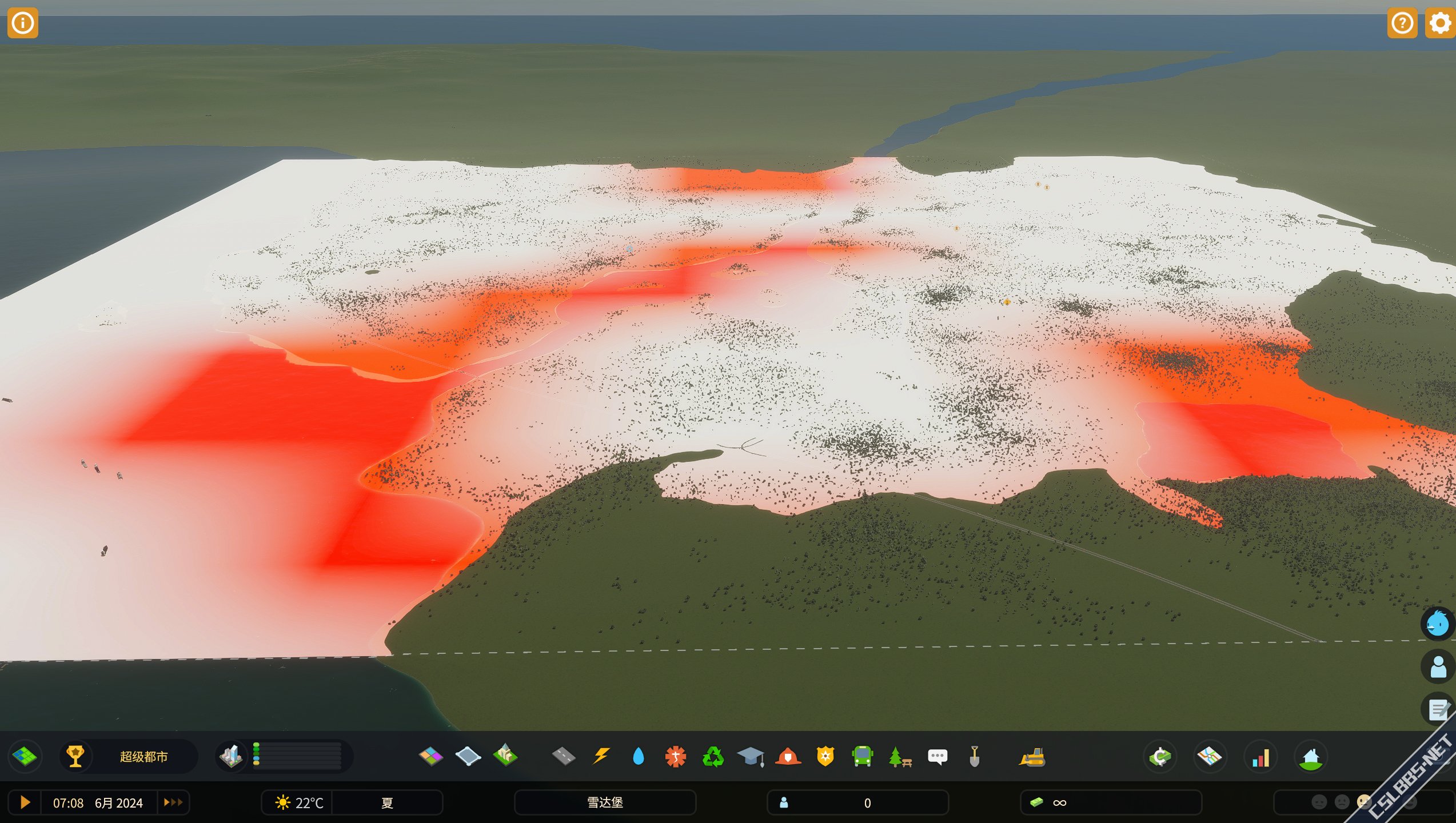Open the Education graduation cap menu
This screenshot has height=823, width=1456.
[x=751, y=757]
